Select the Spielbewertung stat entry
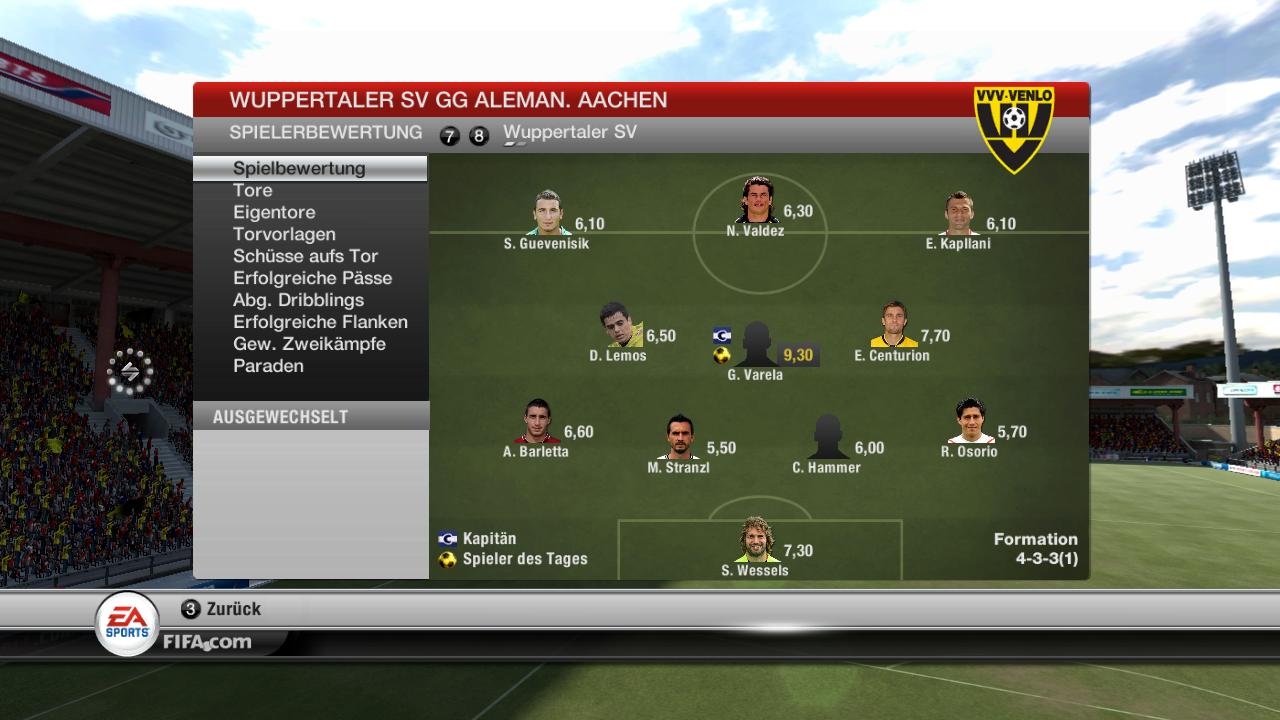Image resolution: width=1280 pixels, height=720 pixels. [x=299, y=168]
